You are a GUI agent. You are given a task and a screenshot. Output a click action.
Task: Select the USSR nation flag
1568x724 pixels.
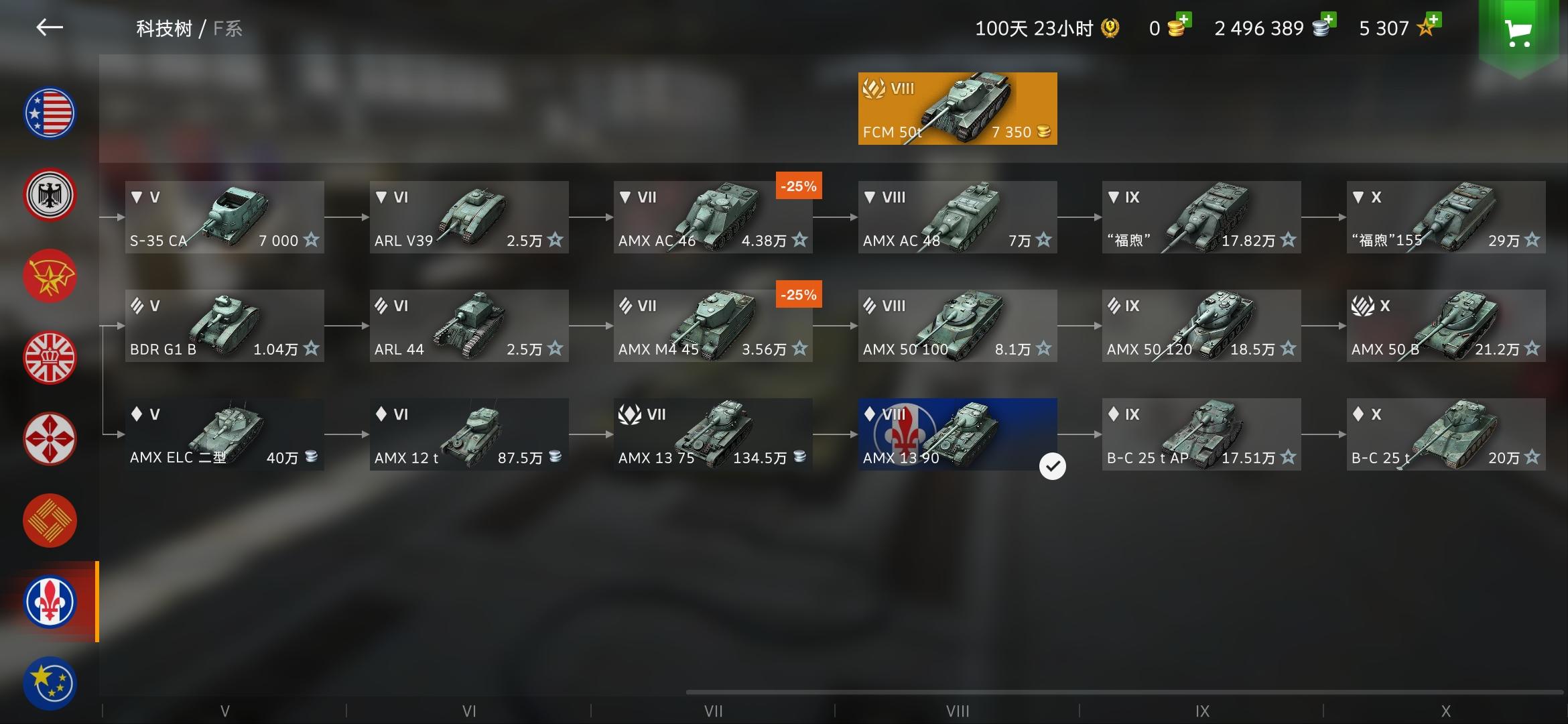click(50, 276)
